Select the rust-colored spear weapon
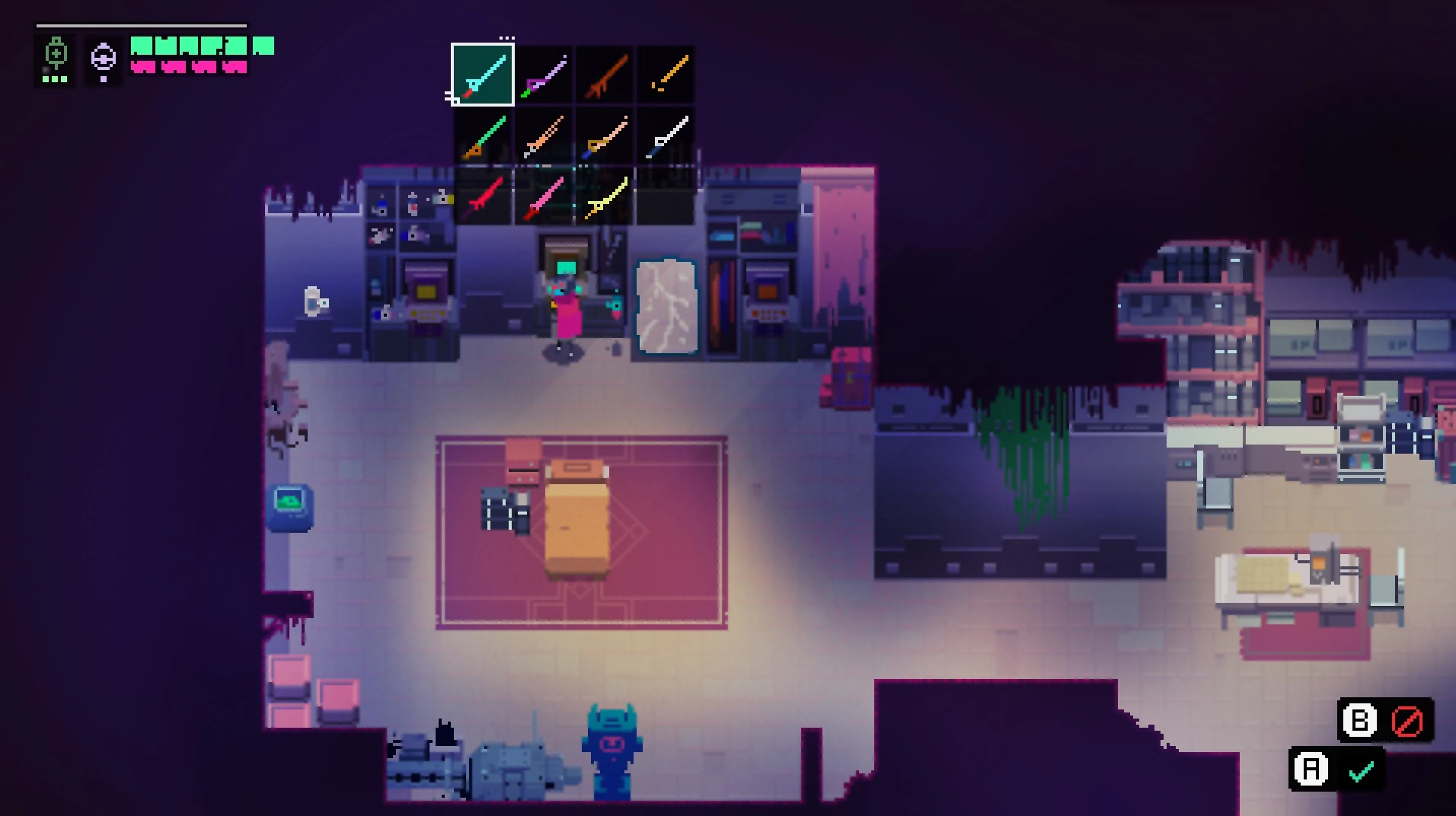Screen dimensions: 1456x816 (x=604, y=75)
